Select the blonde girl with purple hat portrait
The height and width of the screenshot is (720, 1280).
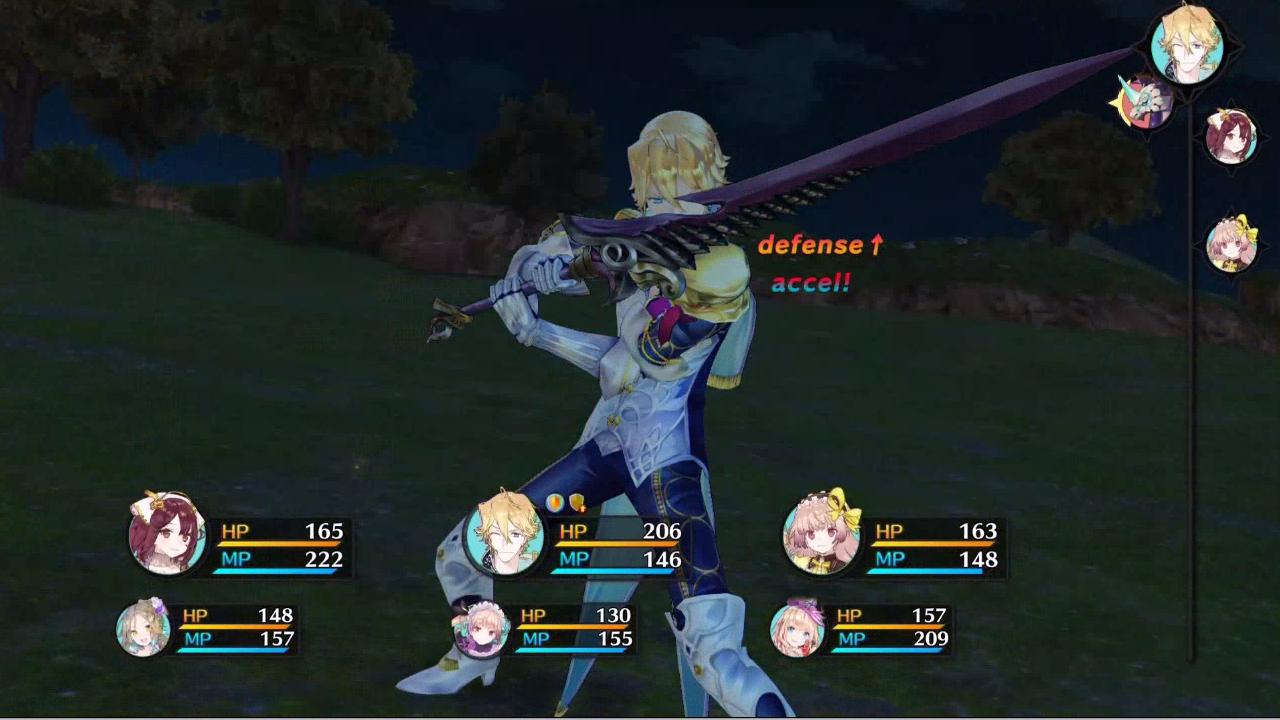pos(798,628)
